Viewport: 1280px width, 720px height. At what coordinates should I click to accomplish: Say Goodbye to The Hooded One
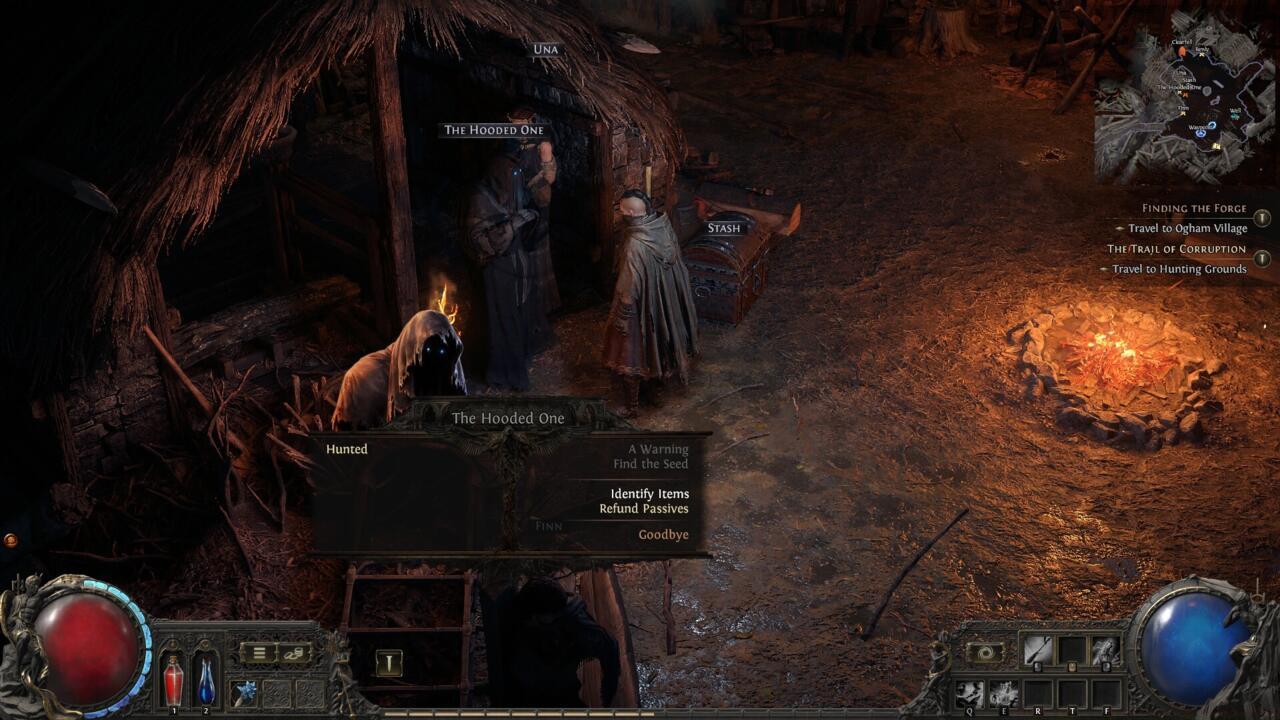pyautogui.click(x=663, y=535)
